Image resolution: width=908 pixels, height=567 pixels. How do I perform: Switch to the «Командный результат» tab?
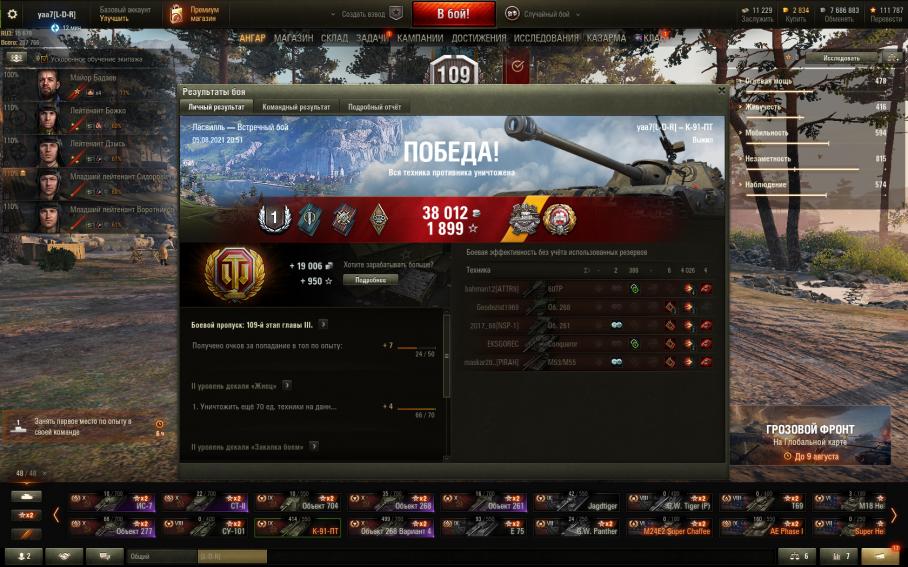pos(296,107)
